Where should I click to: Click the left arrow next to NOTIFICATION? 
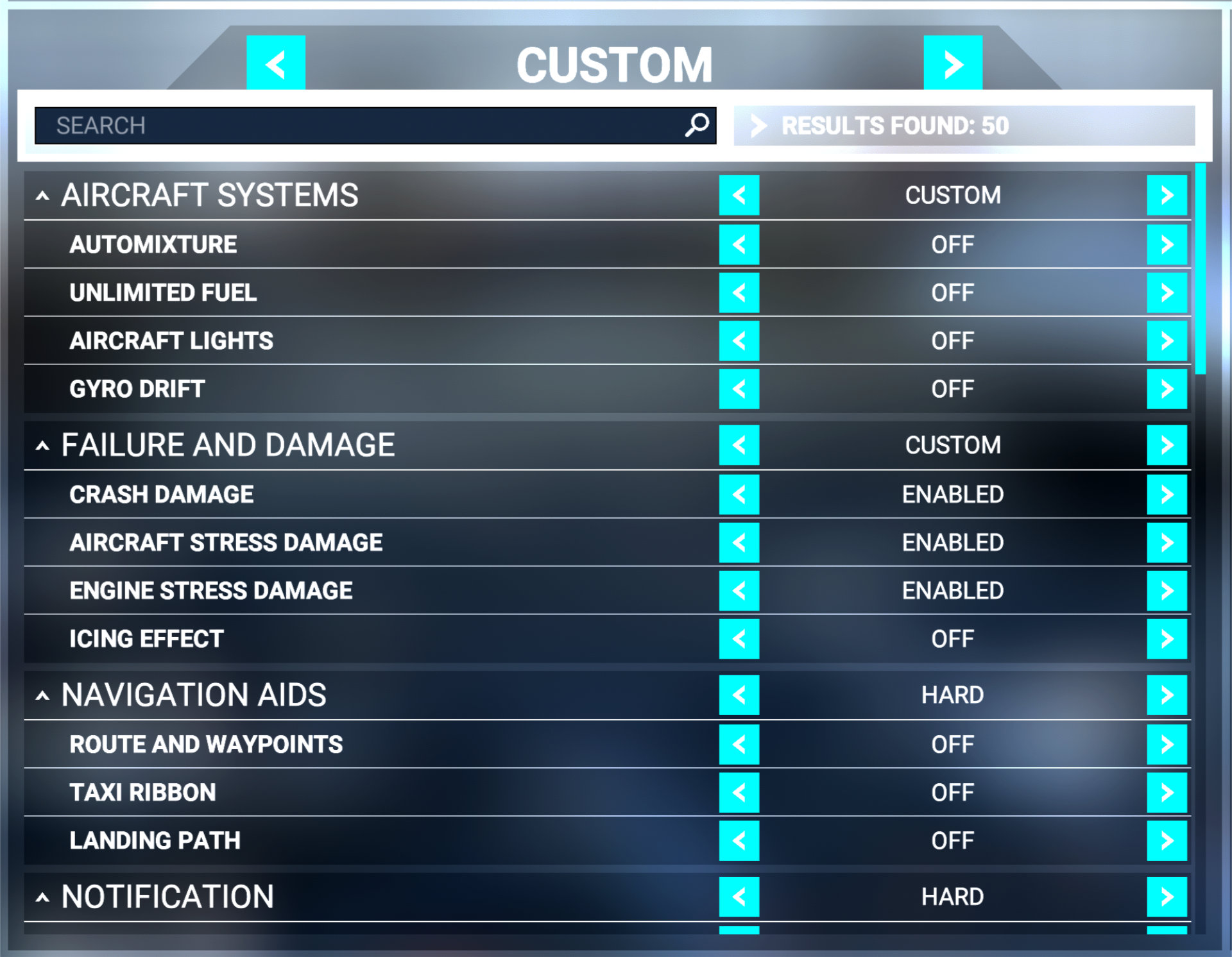pyautogui.click(x=739, y=896)
